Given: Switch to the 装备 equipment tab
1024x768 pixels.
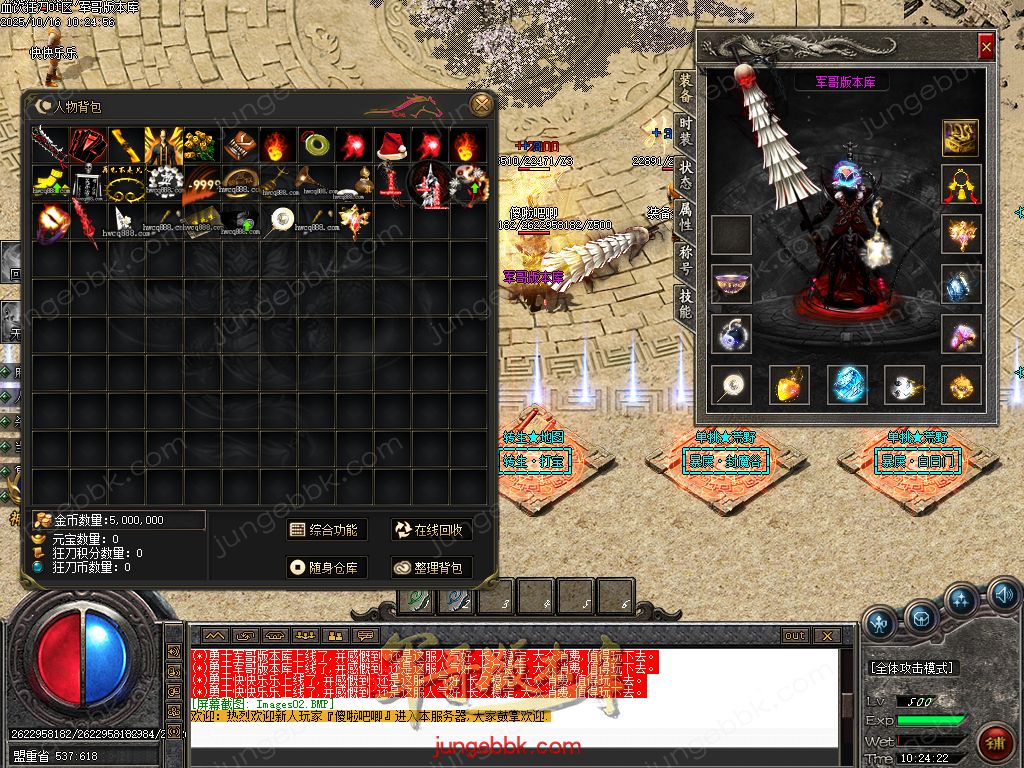Looking at the screenshot, I should (x=685, y=88).
